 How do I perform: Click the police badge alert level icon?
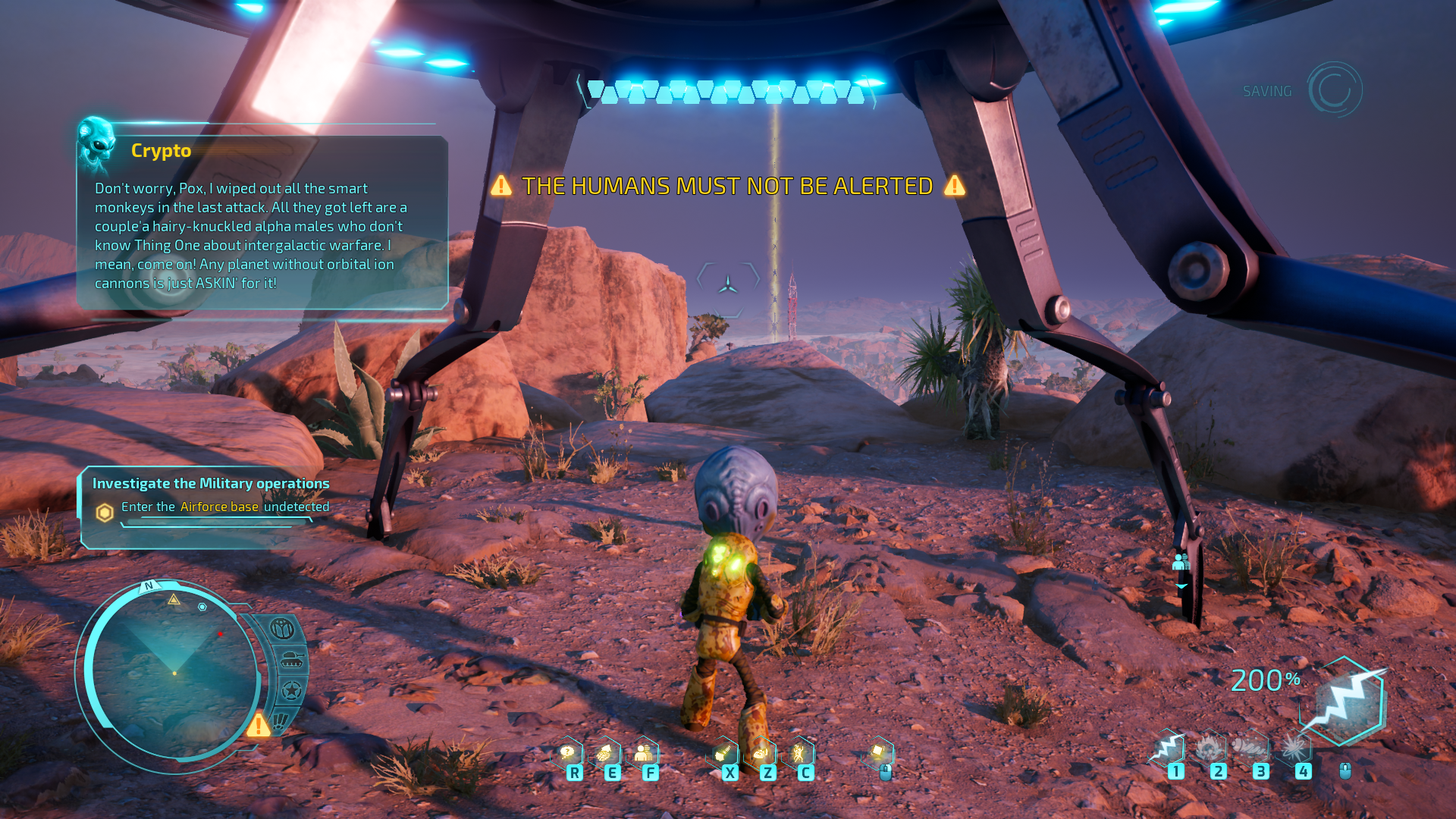click(282, 629)
